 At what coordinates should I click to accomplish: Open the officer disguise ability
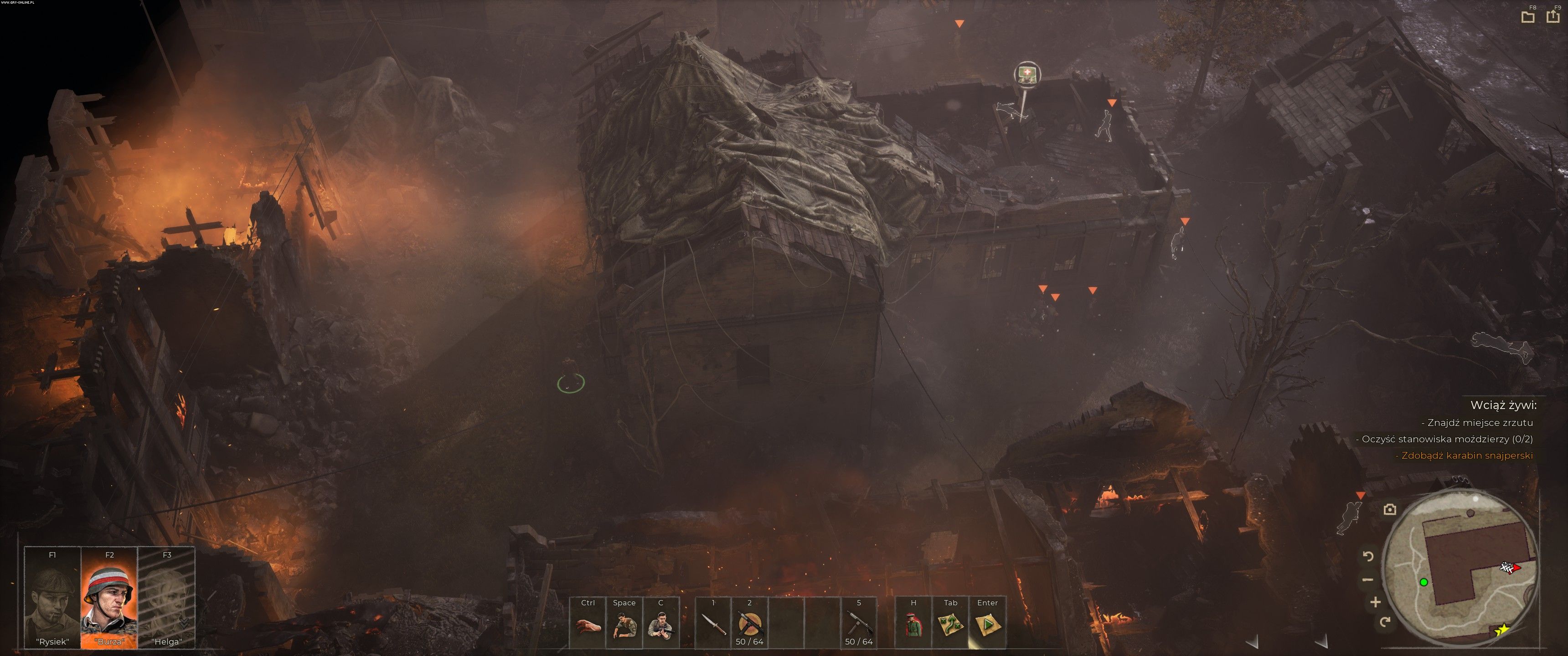coord(913,625)
